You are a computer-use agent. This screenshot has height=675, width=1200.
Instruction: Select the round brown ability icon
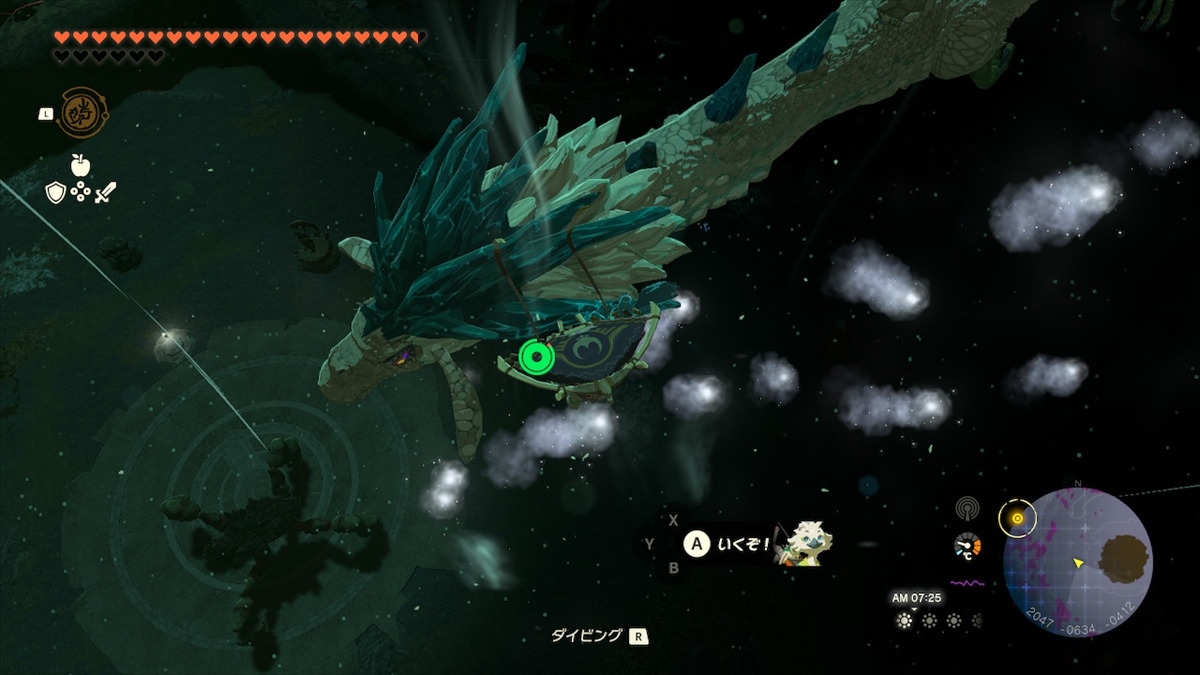coord(76,113)
